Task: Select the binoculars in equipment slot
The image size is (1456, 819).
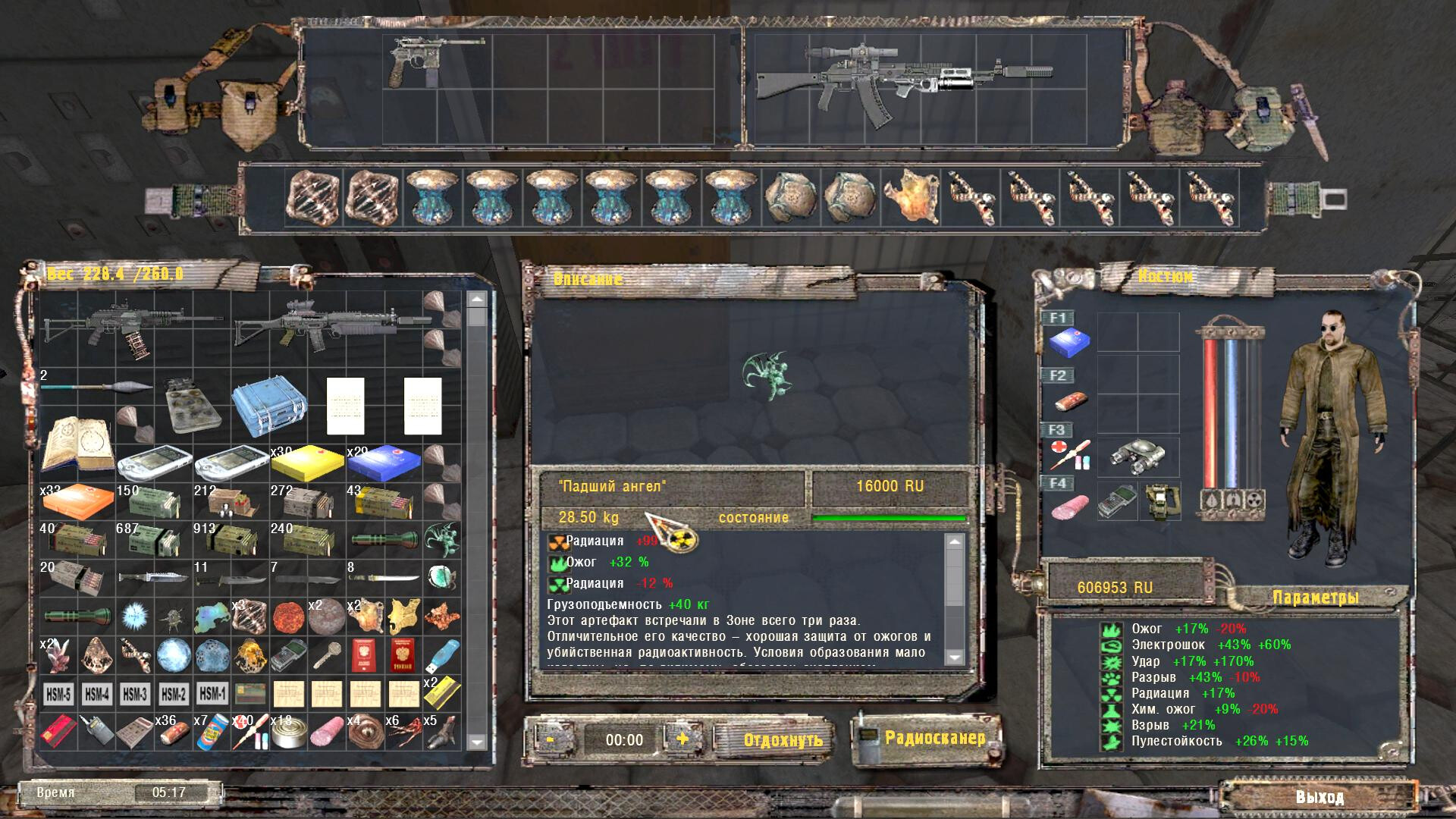Action: click(1137, 457)
